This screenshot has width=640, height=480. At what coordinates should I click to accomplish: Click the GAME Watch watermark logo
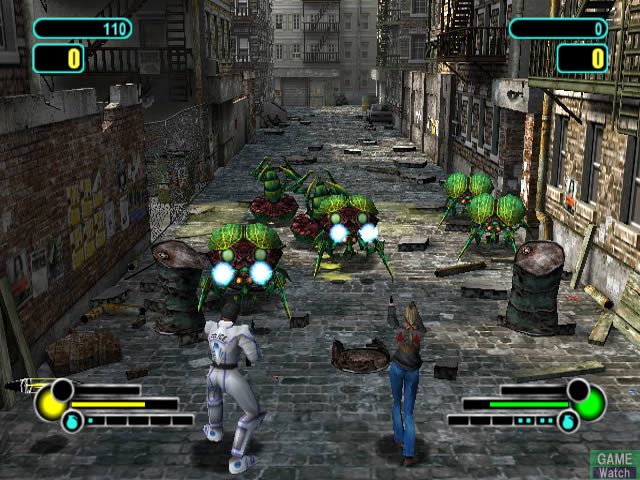pyautogui.click(x=612, y=463)
